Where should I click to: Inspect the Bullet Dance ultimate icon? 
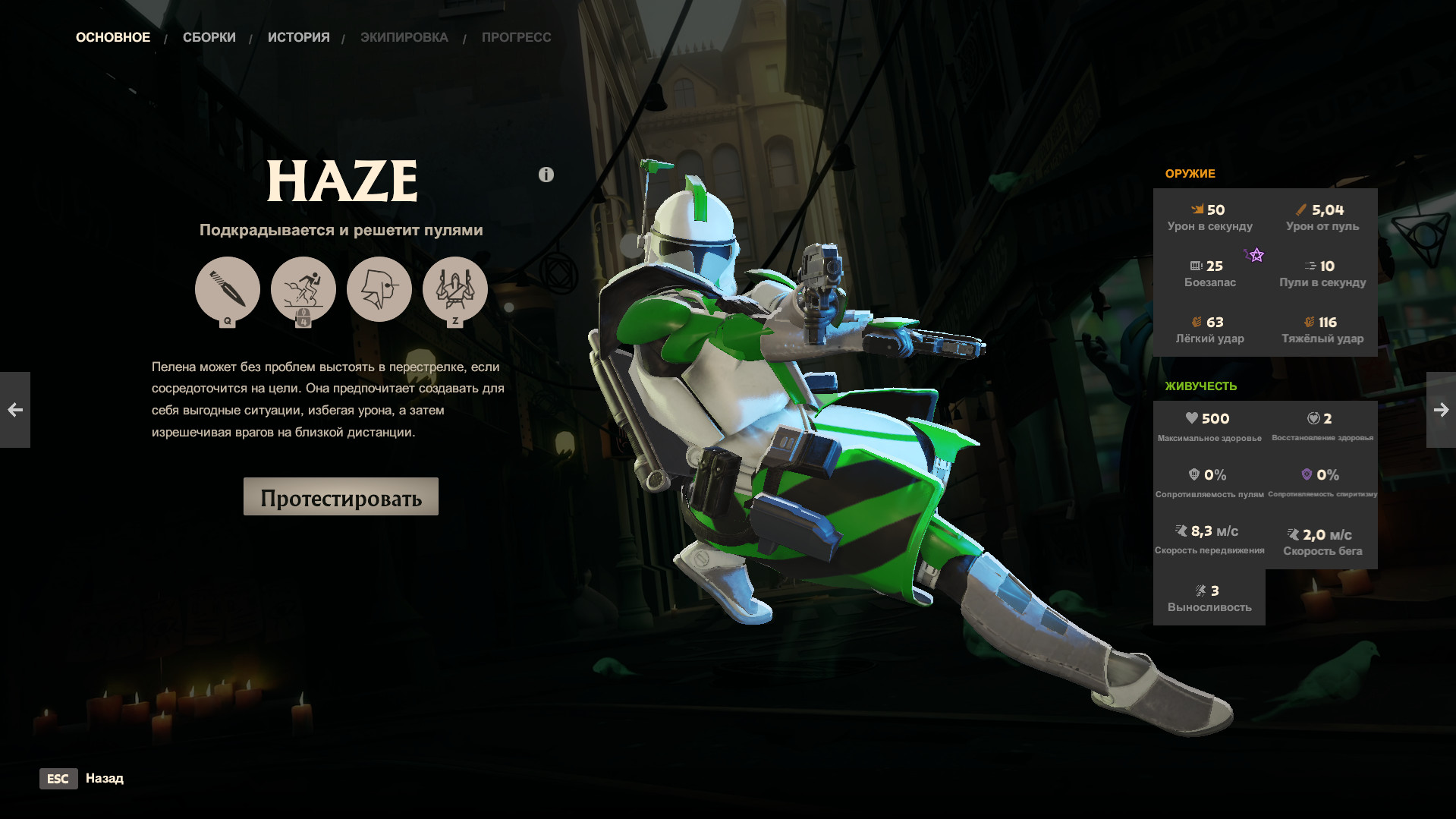tap(456, 289)
